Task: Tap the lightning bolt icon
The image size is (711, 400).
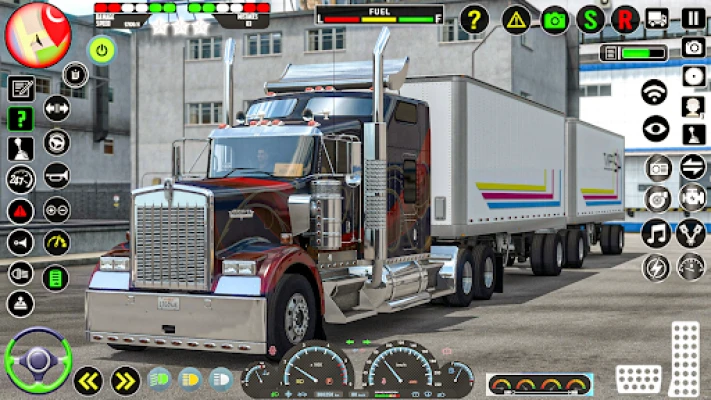Action: point(655,267)
